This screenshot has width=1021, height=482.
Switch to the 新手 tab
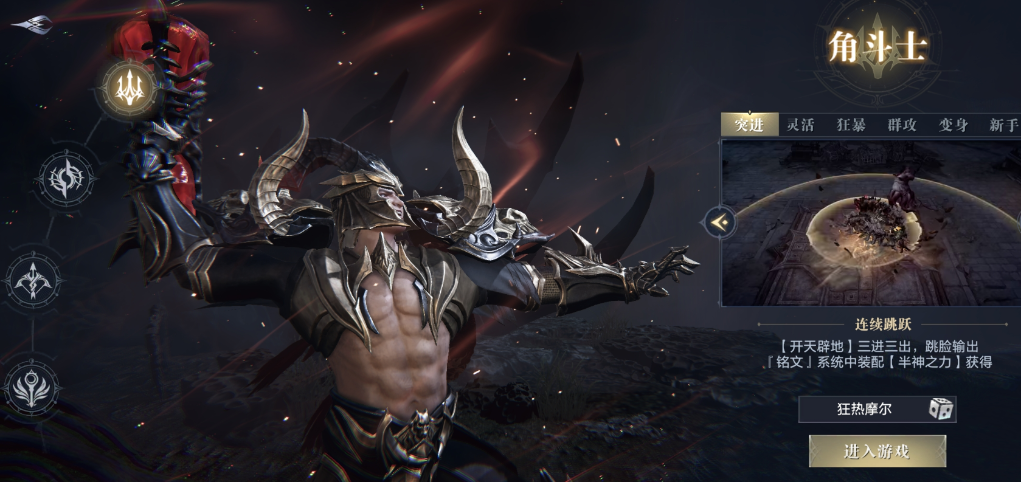tap(1002, 125)
